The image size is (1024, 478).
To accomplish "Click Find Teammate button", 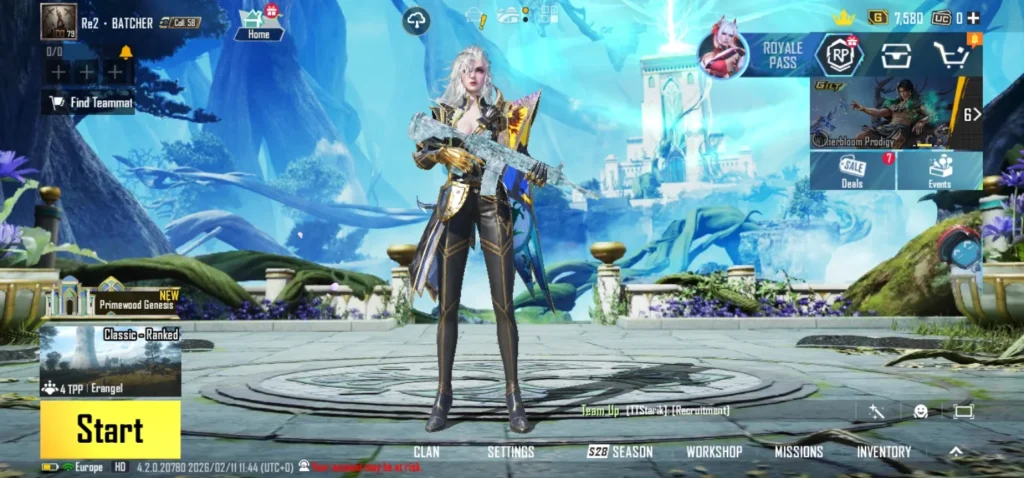I will coord(89,102).
